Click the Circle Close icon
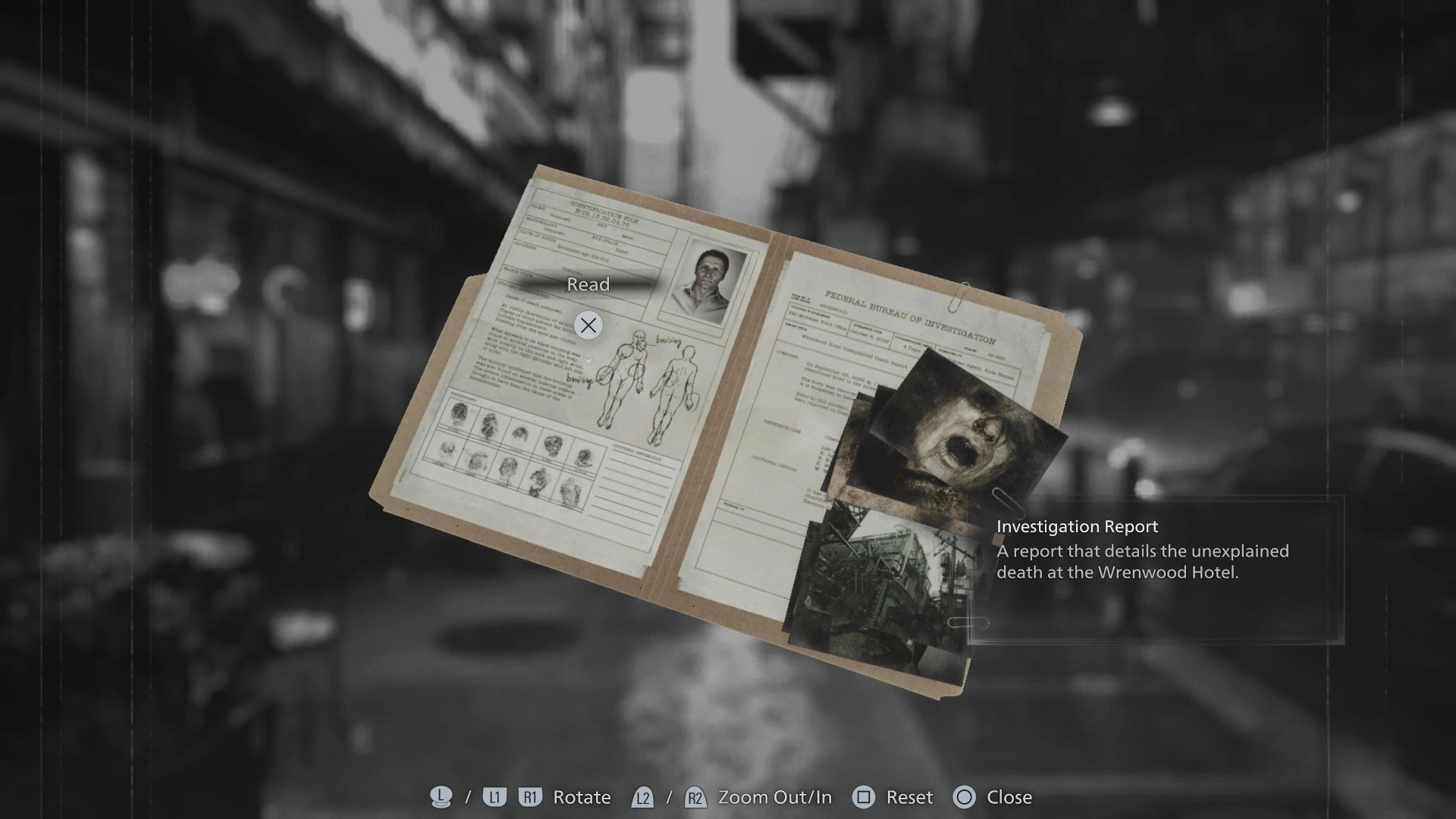The width and height of the screenshot is (1456, 819). (x=965, y=797)
